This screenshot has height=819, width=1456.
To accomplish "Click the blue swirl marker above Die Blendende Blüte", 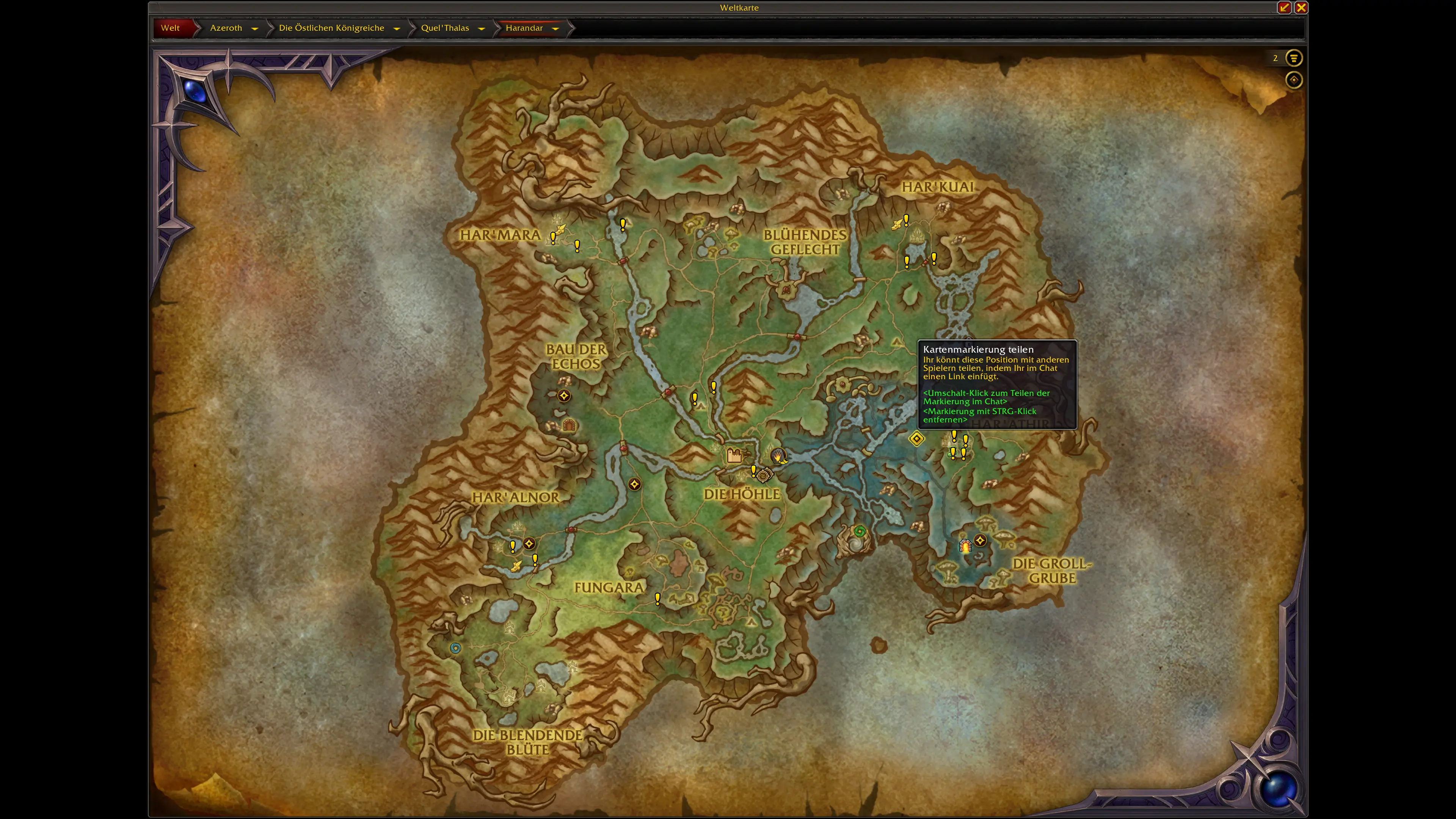I will point(455,648).
